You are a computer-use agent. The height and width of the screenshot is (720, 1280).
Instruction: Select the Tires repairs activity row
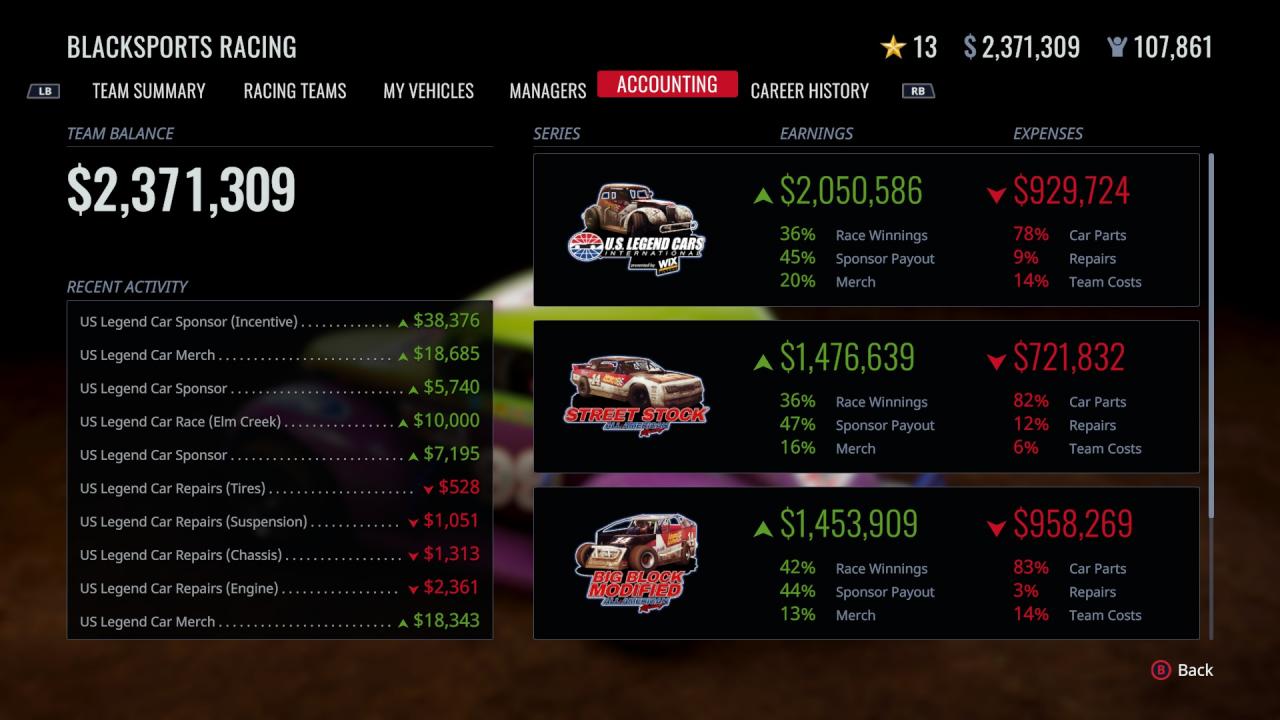point(280,488)
